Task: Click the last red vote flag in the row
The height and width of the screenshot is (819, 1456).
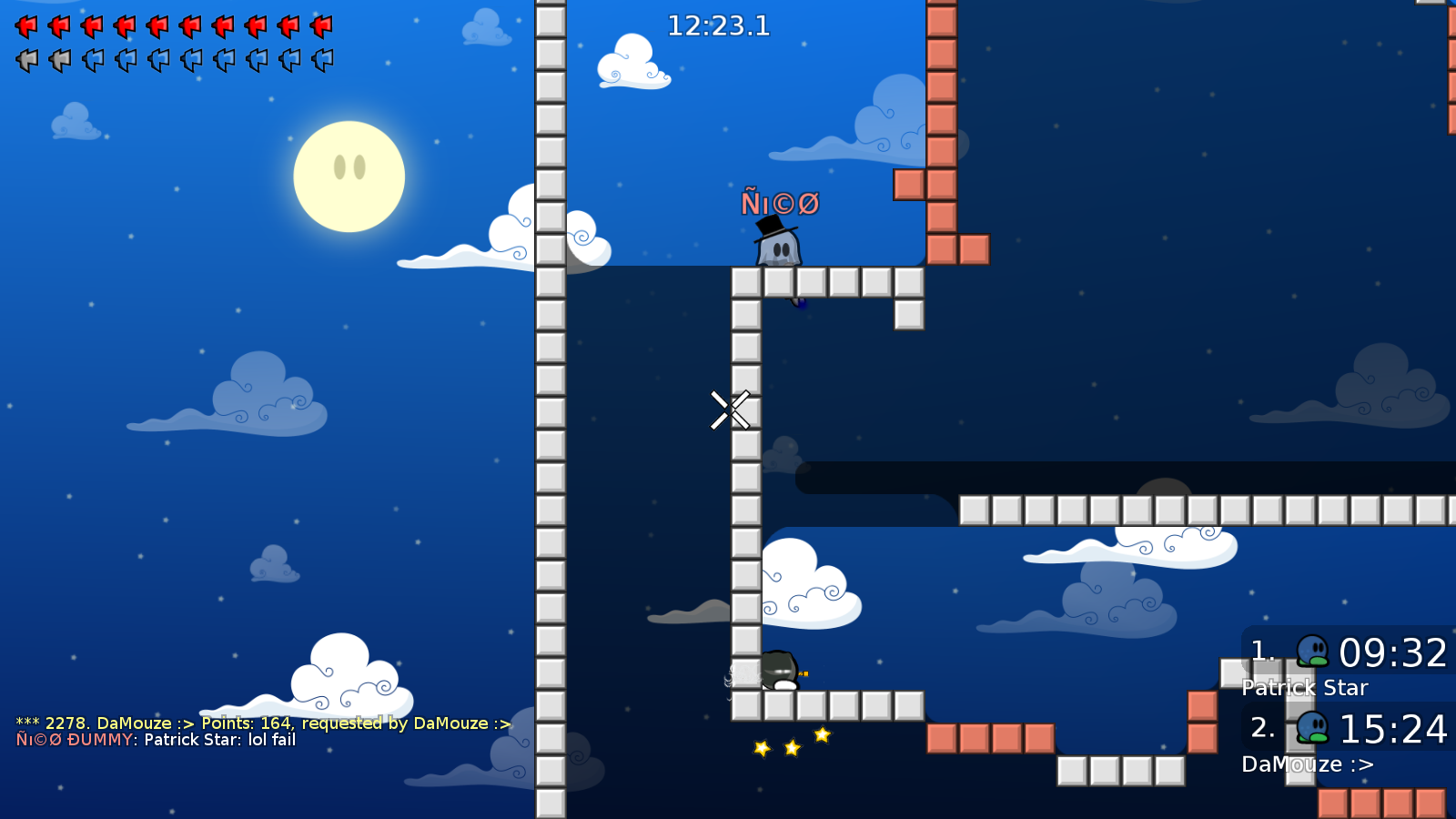Action: (320, 25)
